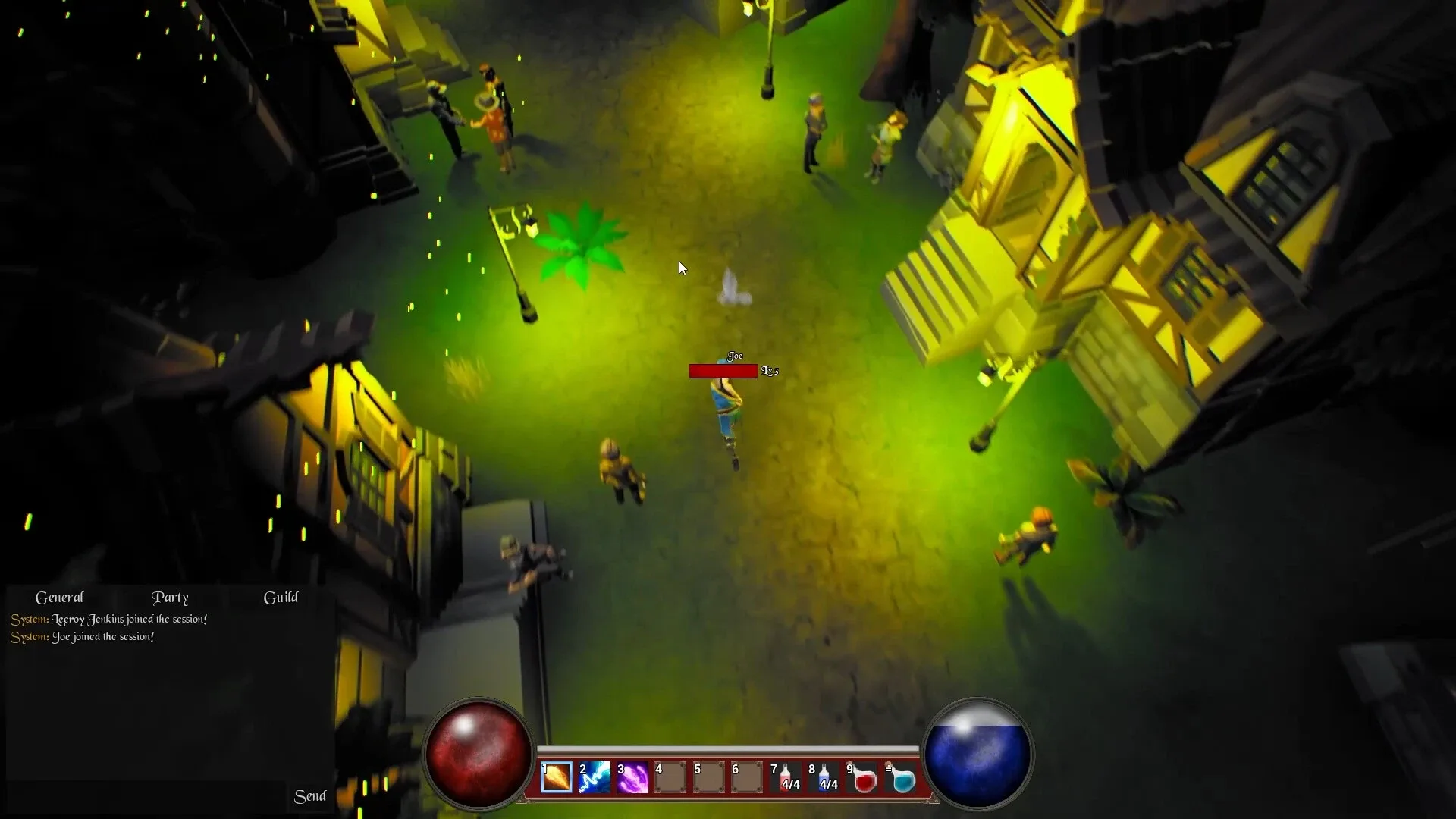Click the Lv 3 level label beside Joe
The height and width of the screenshot is (819, 1456).
click(x=770, y=371)
